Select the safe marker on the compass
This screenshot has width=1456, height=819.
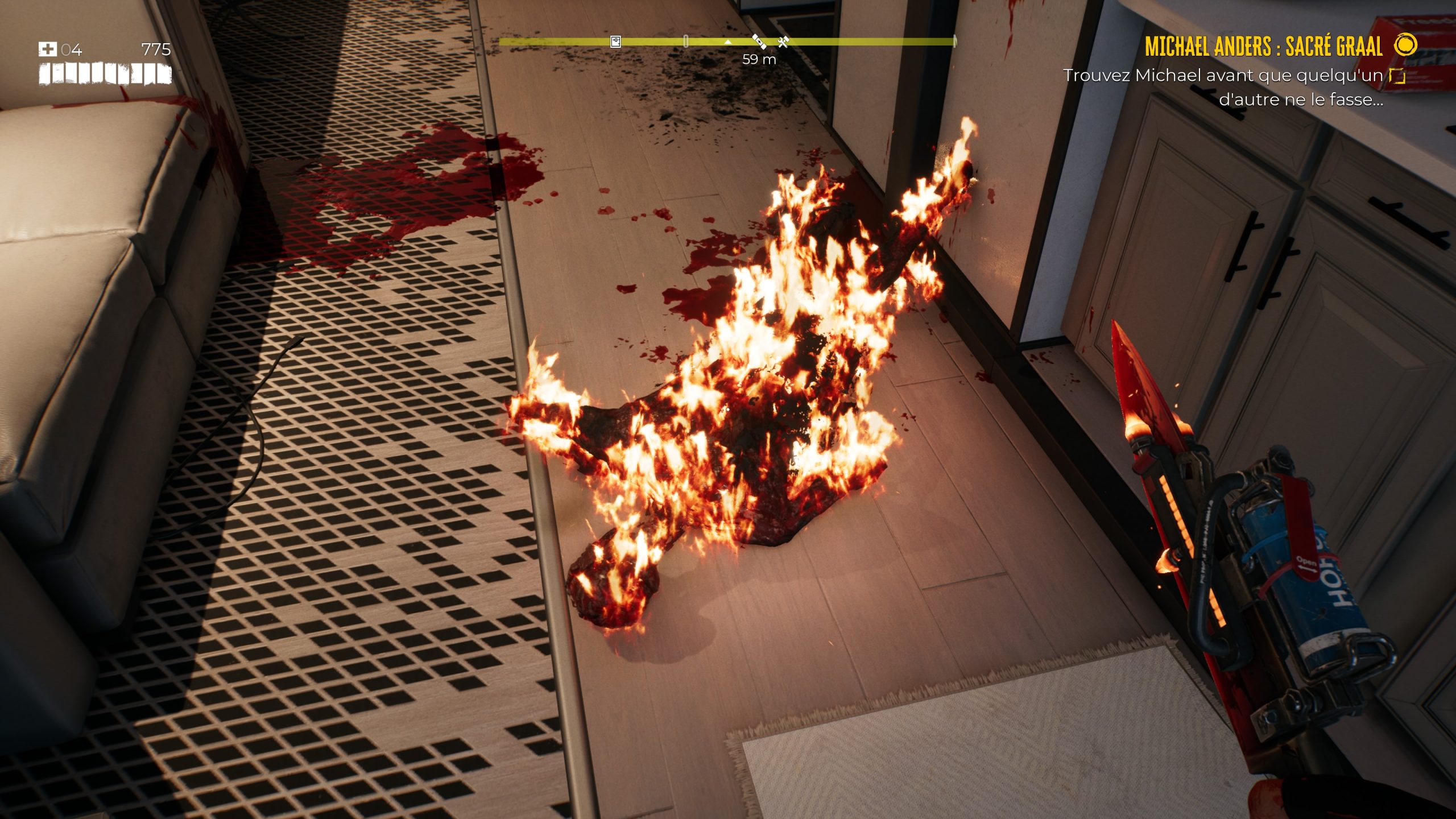point(615,42)
